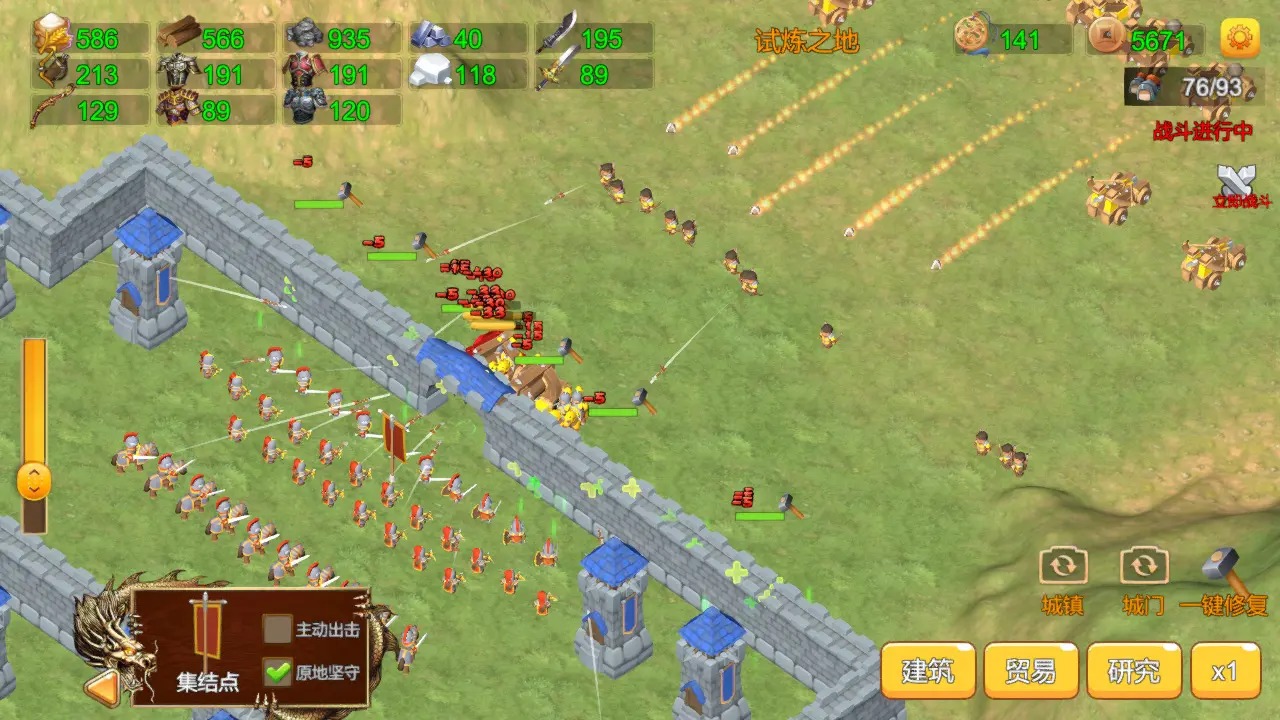Select the 一键修复 hammer repair icon

pyautogui.click(x=1220, y=565)
